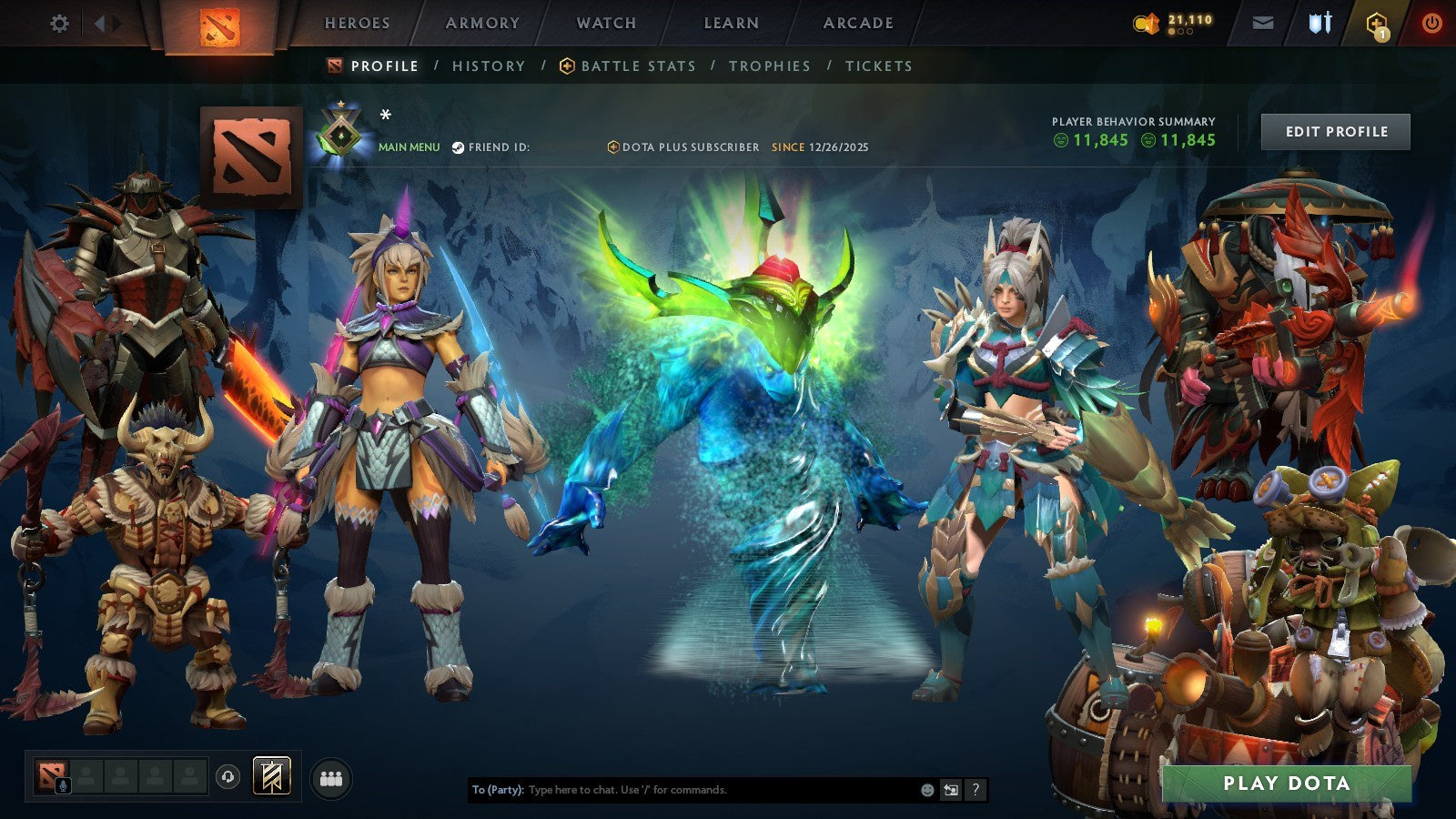Screen dimensions: 1456x819
Task: Open the Dota 2 home logo icon
Action: coord(218,24)
